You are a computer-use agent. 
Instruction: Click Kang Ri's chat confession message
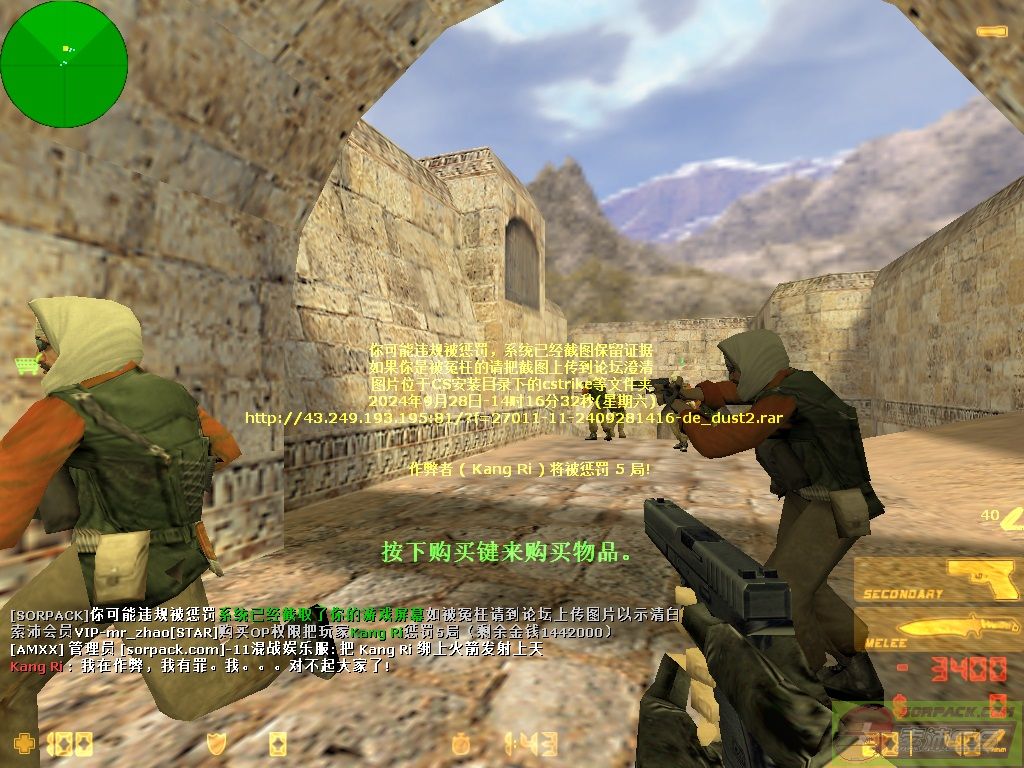pos(200,665)
